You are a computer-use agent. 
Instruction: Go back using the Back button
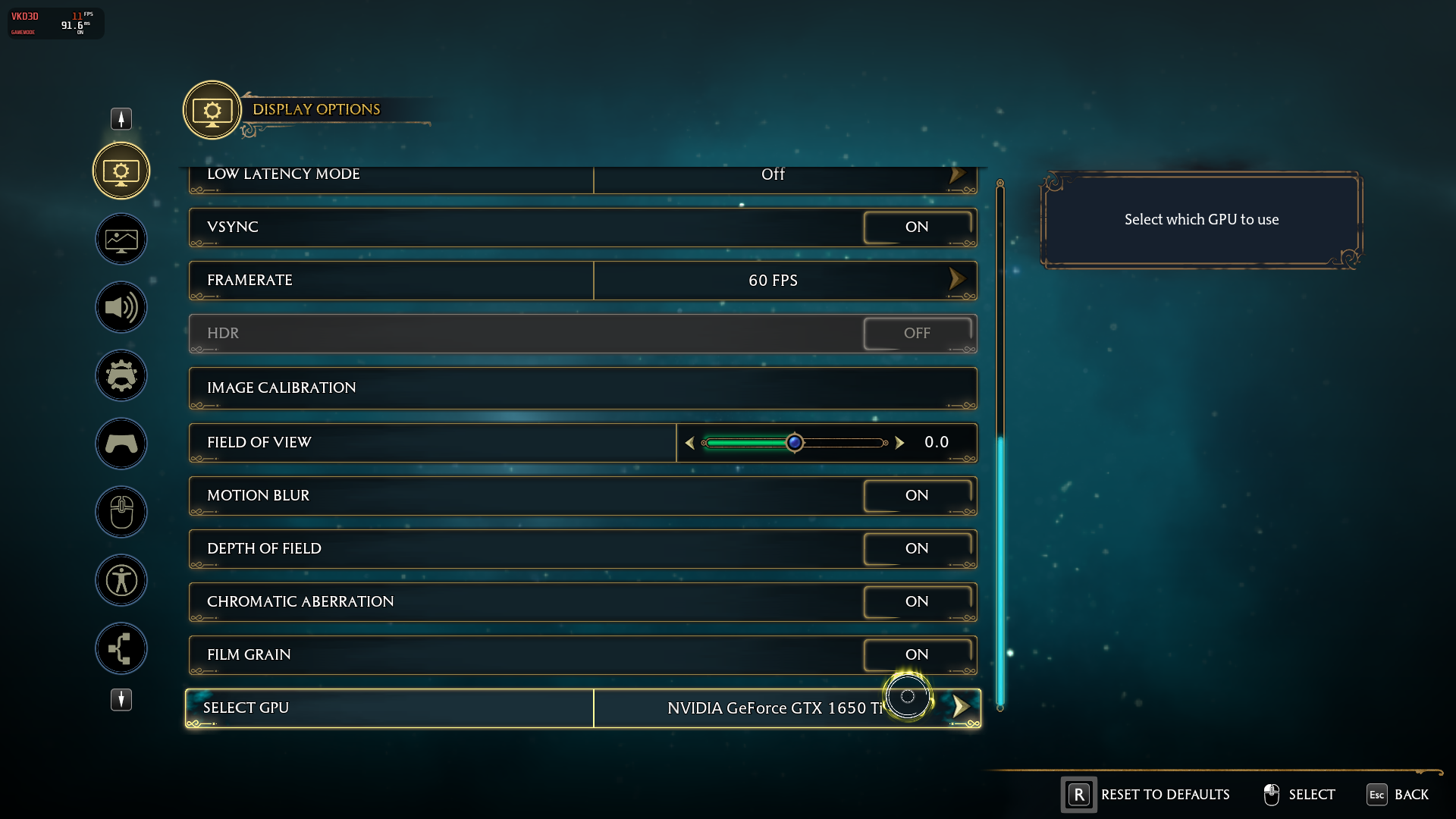[1398, 795]
